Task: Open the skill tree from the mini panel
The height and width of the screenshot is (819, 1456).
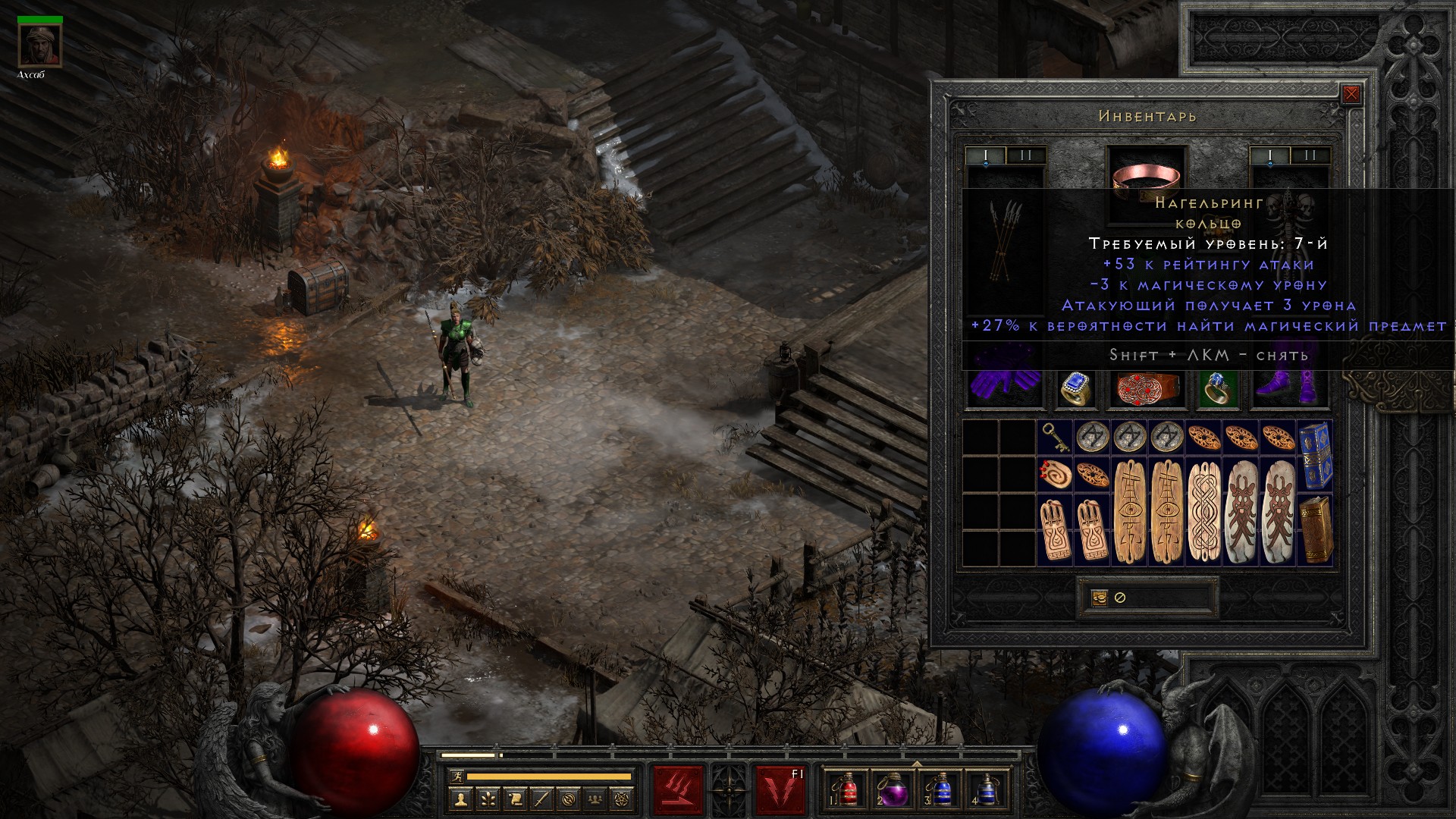Action: click(488, 799)
